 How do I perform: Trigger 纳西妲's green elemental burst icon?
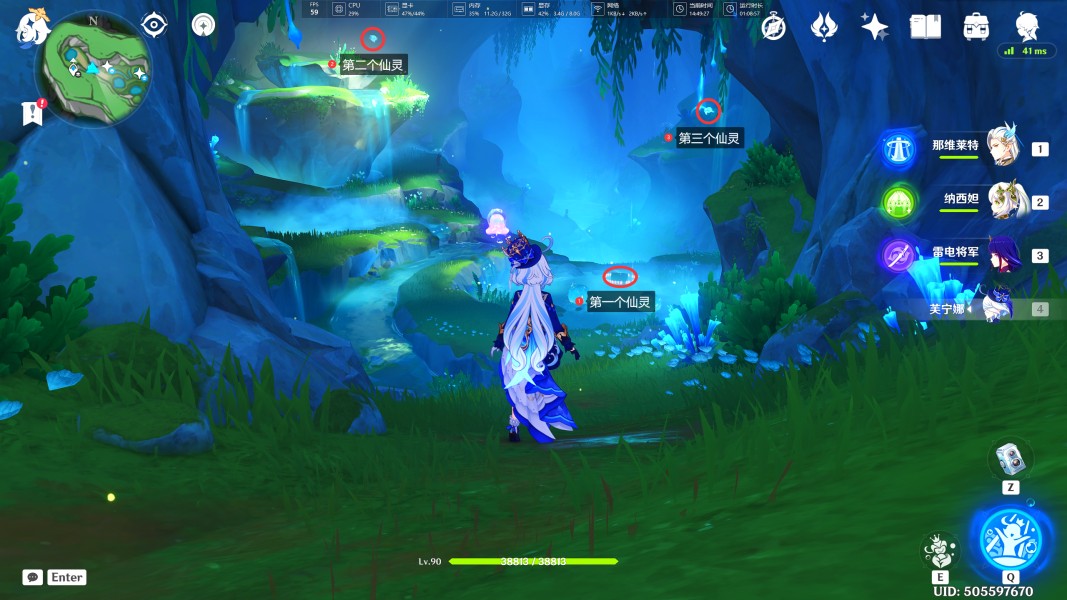(898, 202)
